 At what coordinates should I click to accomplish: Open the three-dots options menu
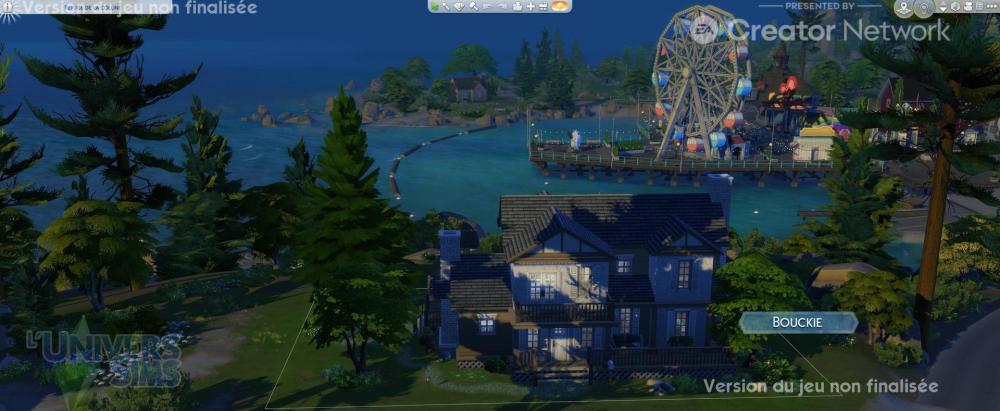pos(990,8)
